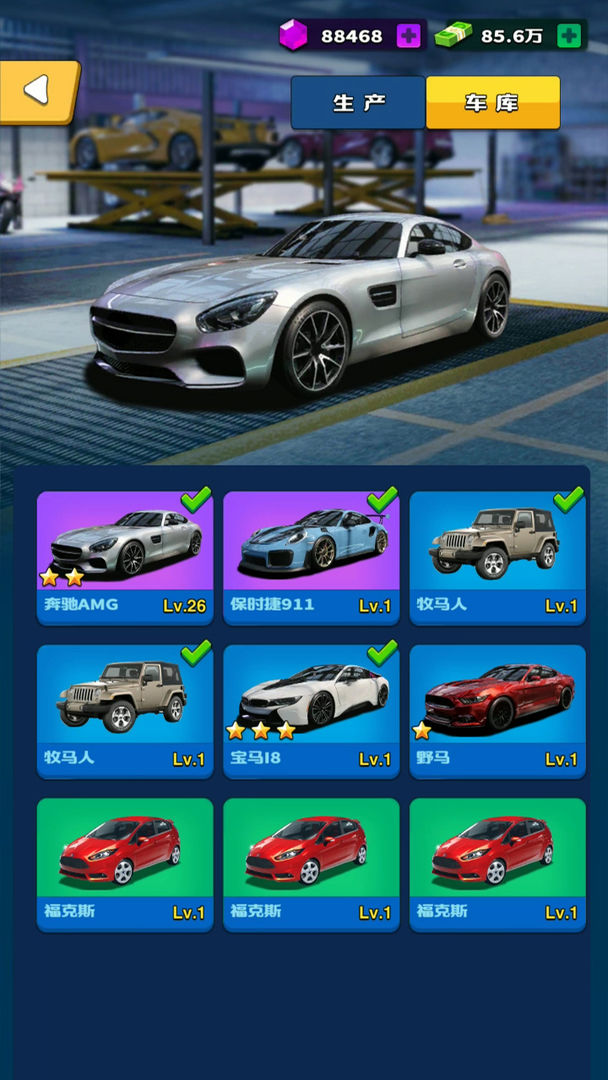The image size is (608, 1080).
Task: Go back with the yellow arrow button
Action: (x=38, y=91)
